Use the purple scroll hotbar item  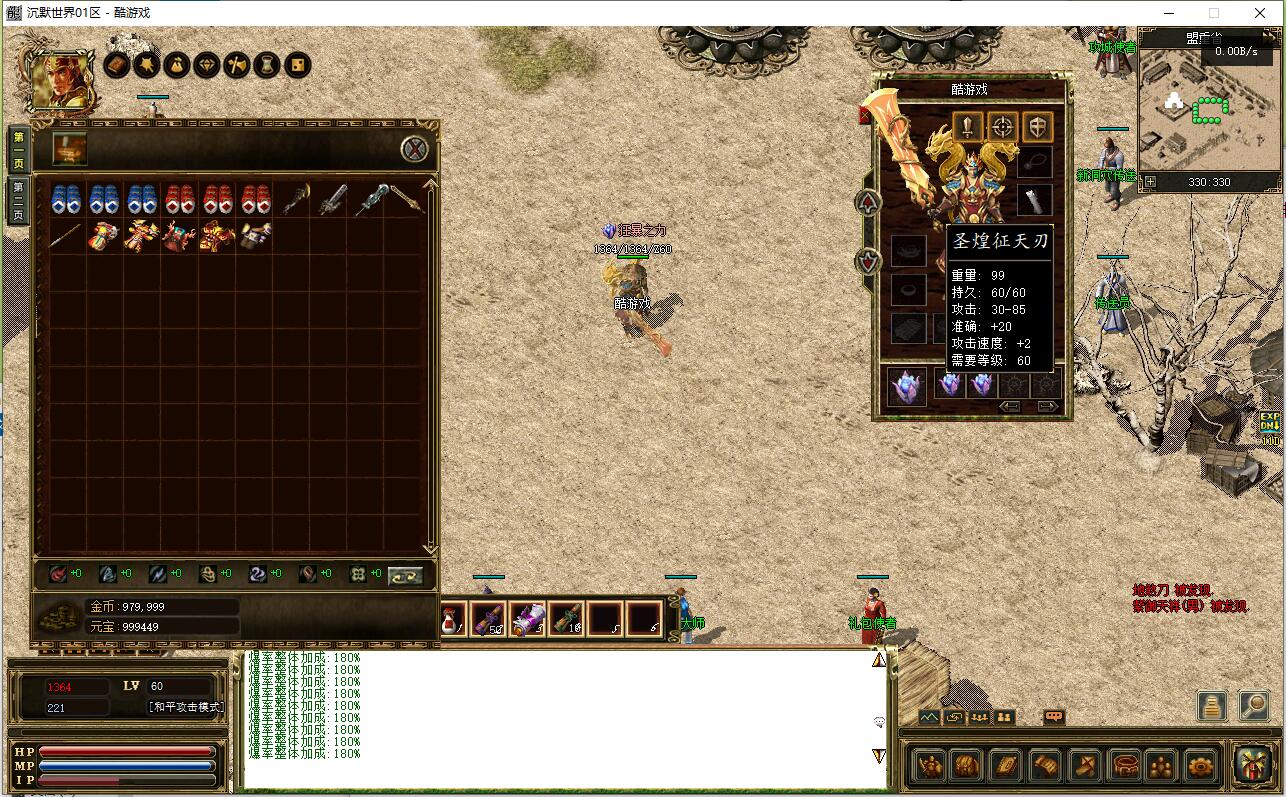pyautogui.click(x=527, y=619)
